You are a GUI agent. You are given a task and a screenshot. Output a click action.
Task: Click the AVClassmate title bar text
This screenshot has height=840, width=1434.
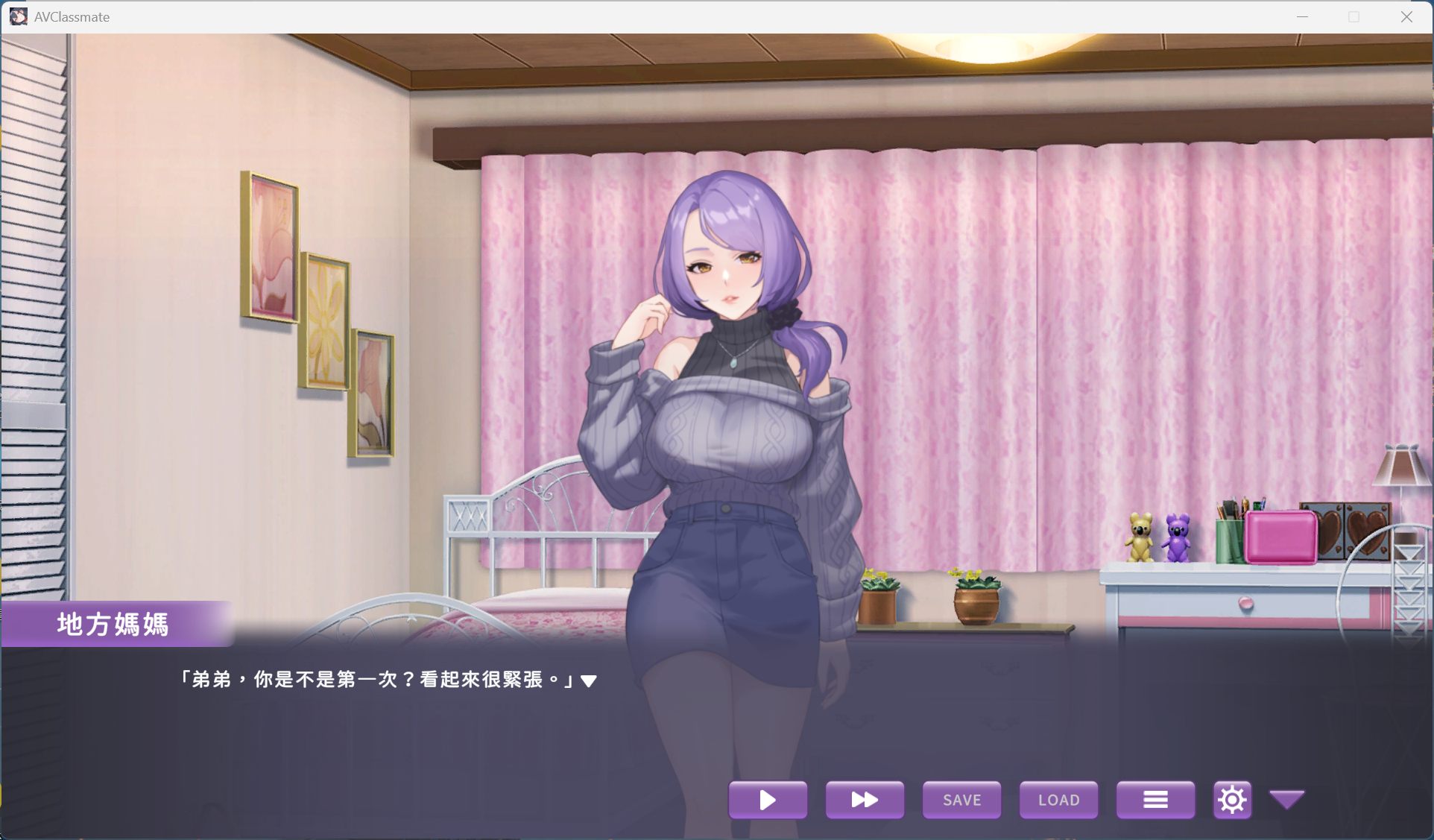click(71, 16)
